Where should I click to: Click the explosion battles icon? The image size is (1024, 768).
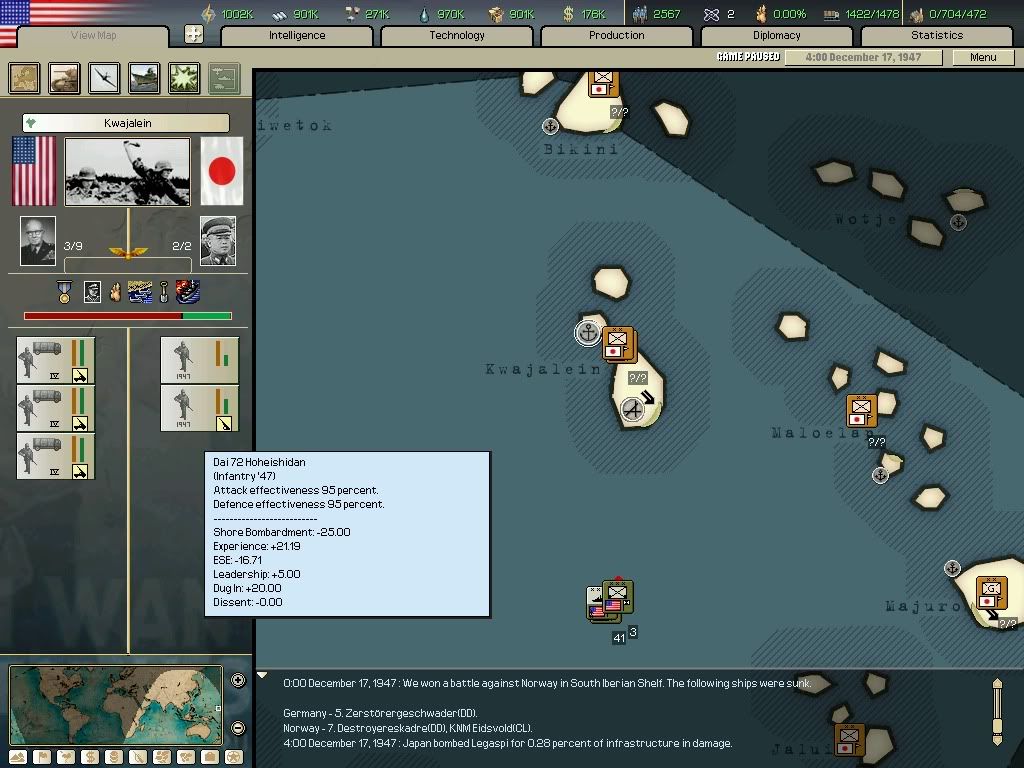tap(184, 78)
